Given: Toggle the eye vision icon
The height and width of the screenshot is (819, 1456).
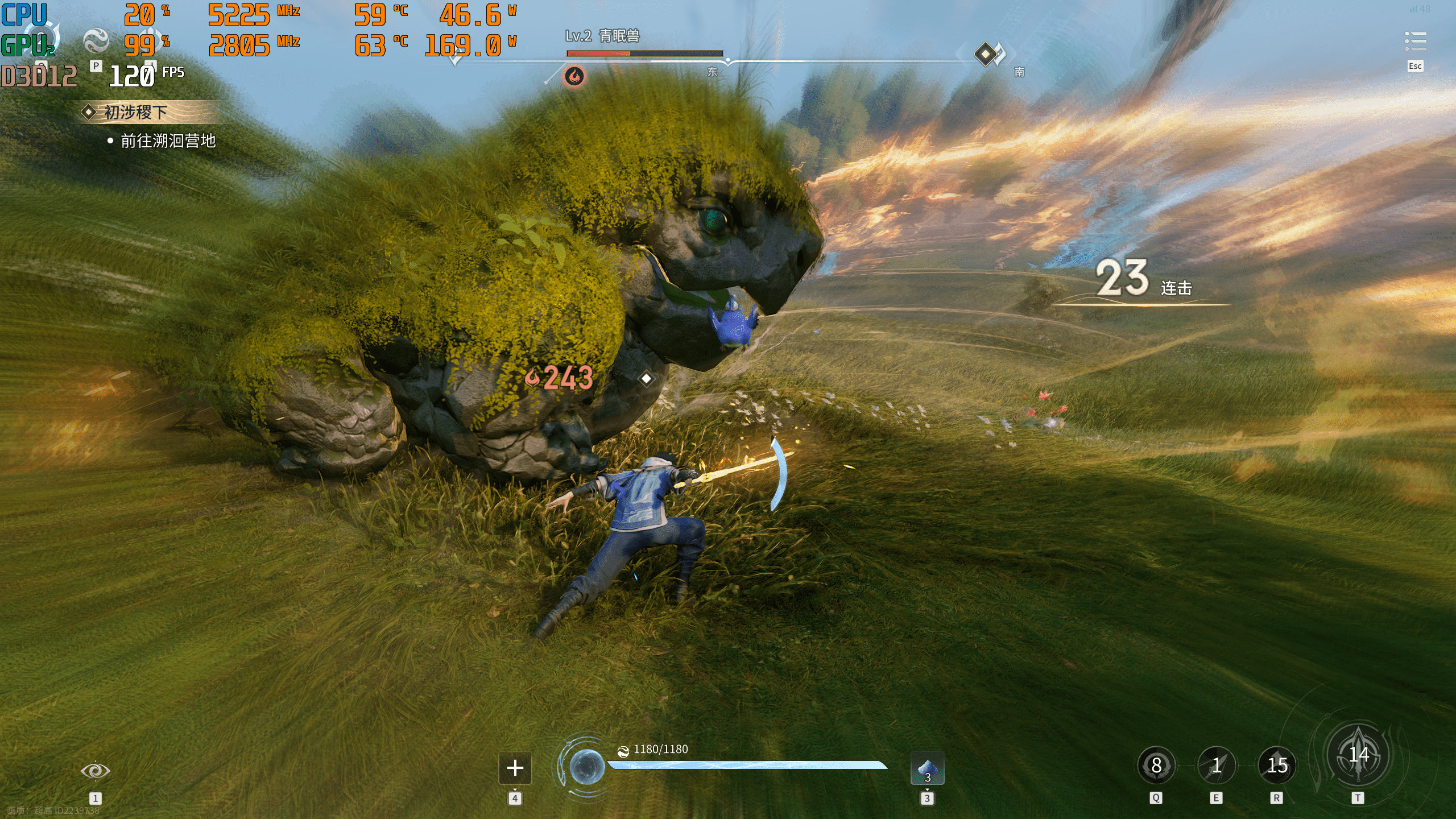Looking at the screenshot, I should (x=95, y=770).
